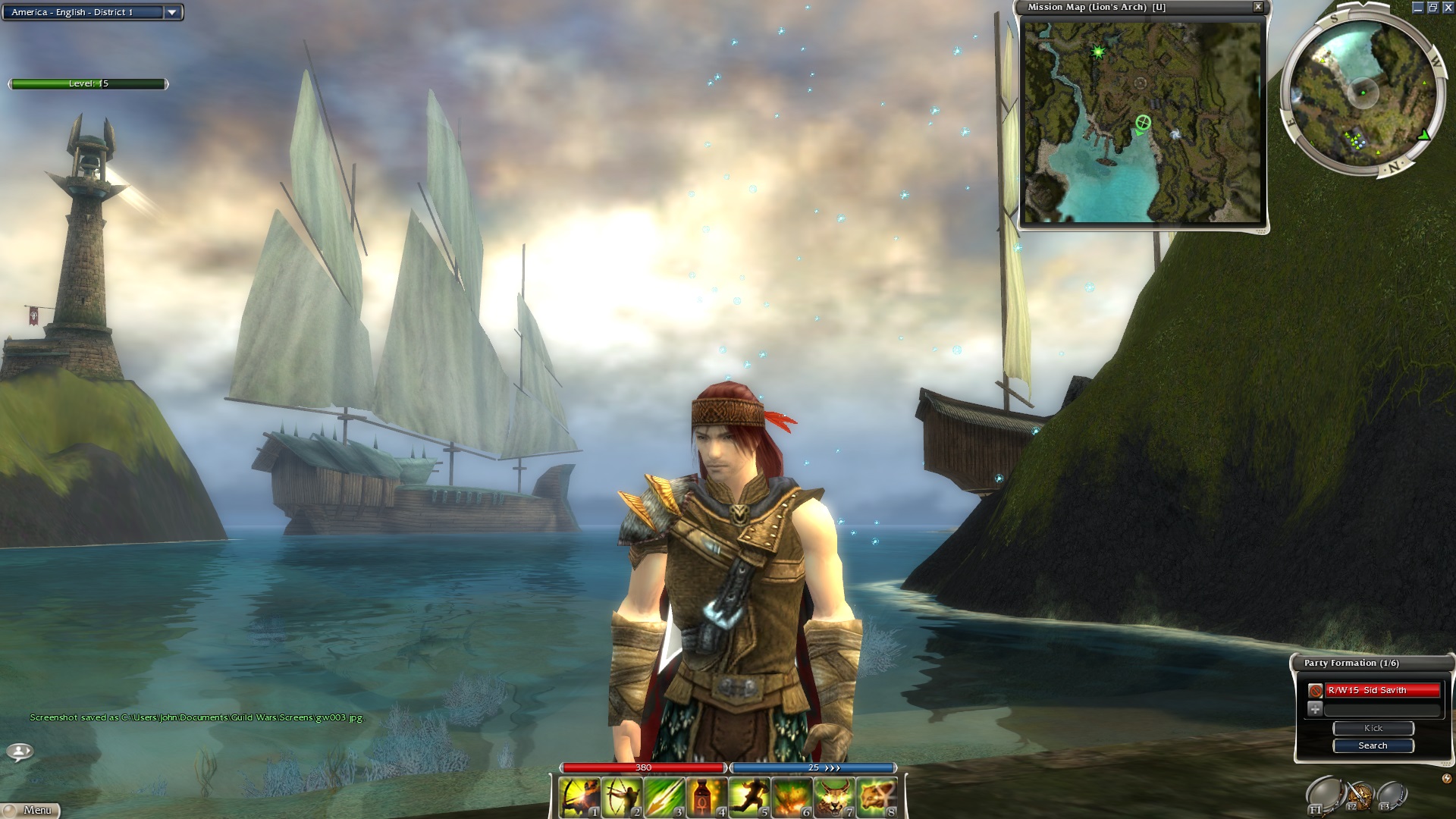Click the leave-party icon beside Sid Savith

(x=1316, y=691)
